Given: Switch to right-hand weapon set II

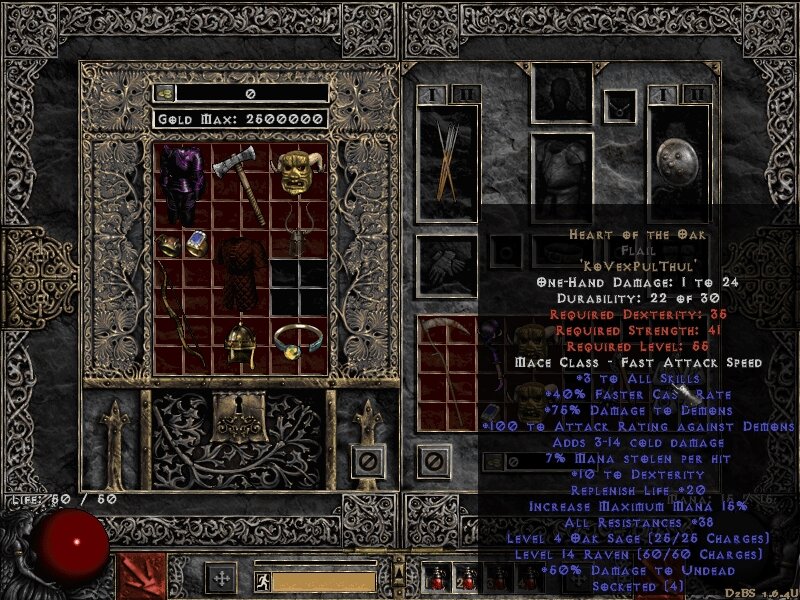Looking at the screenshot, I should tap(699, 94).
